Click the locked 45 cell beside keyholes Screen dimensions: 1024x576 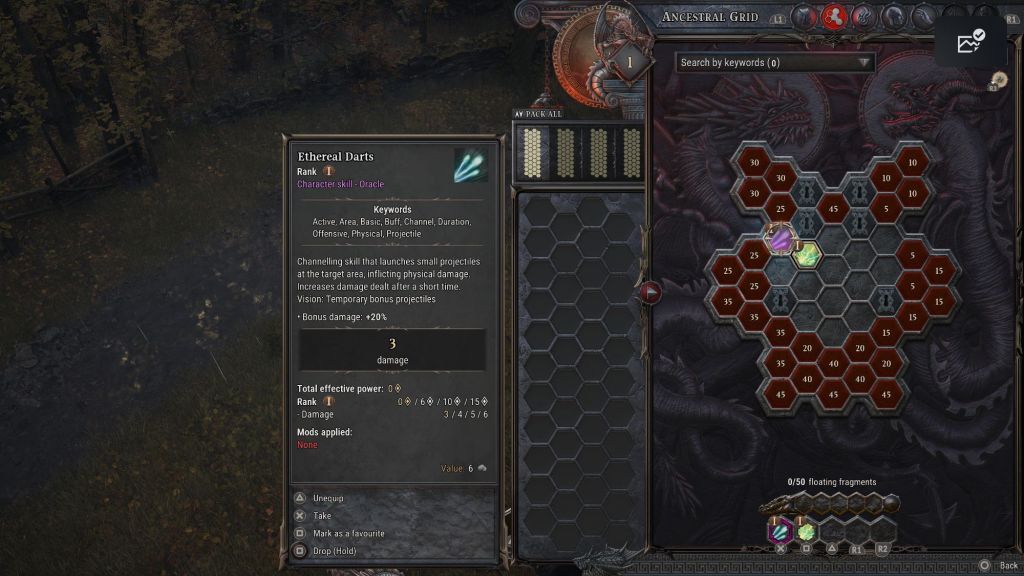(832, 209)
